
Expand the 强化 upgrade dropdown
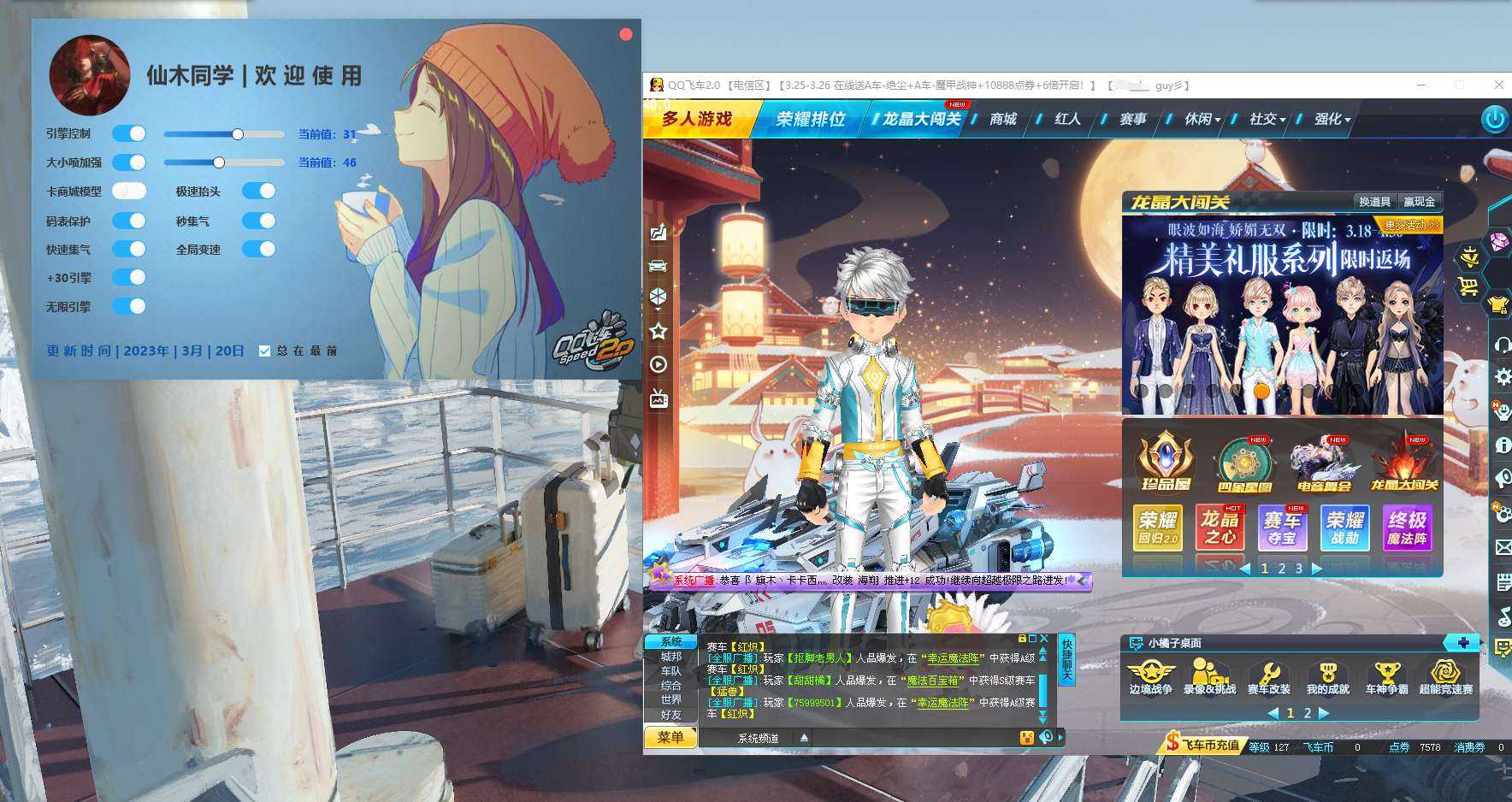click(1332, 119)
